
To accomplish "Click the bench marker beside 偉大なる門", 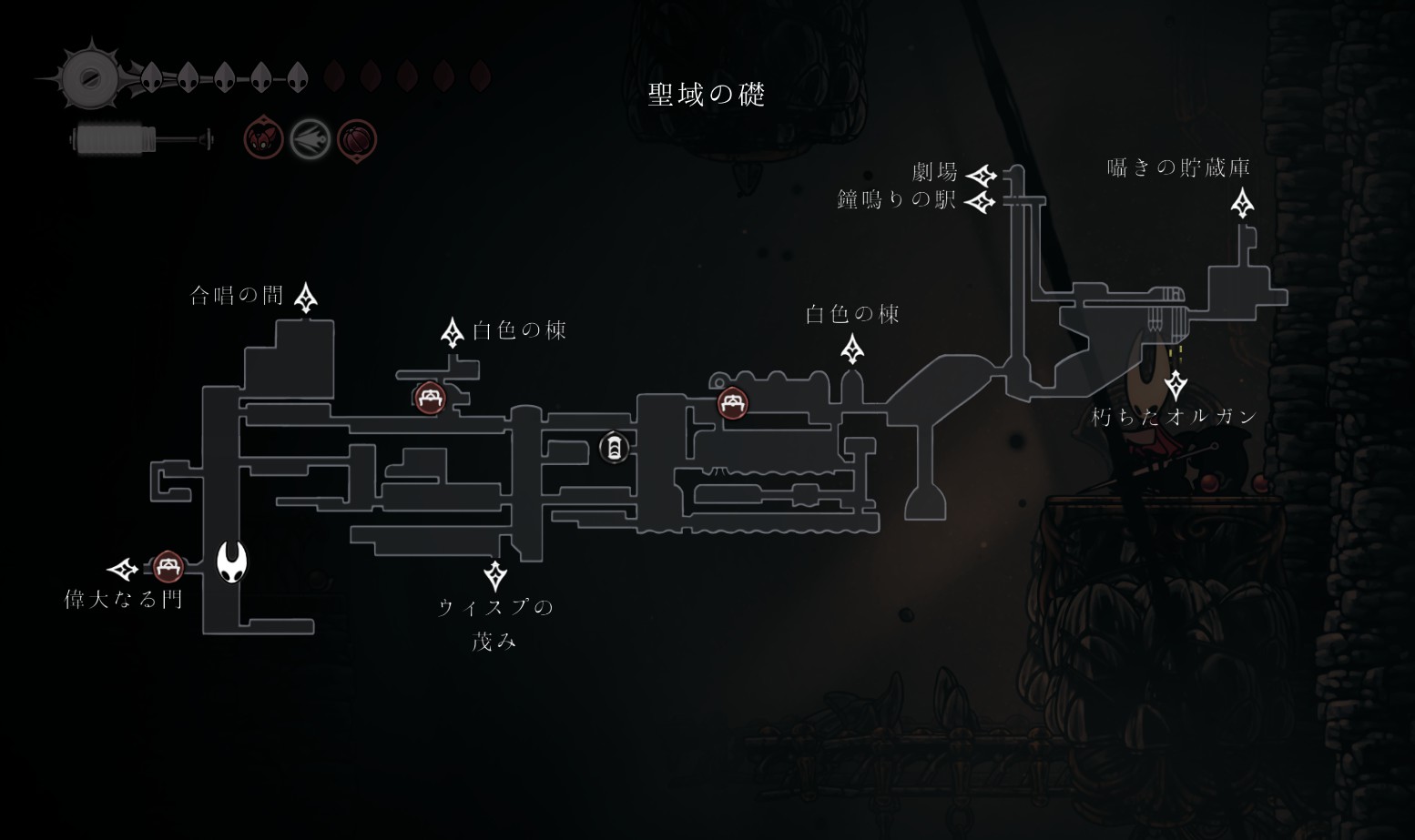I will pos(167,568).
